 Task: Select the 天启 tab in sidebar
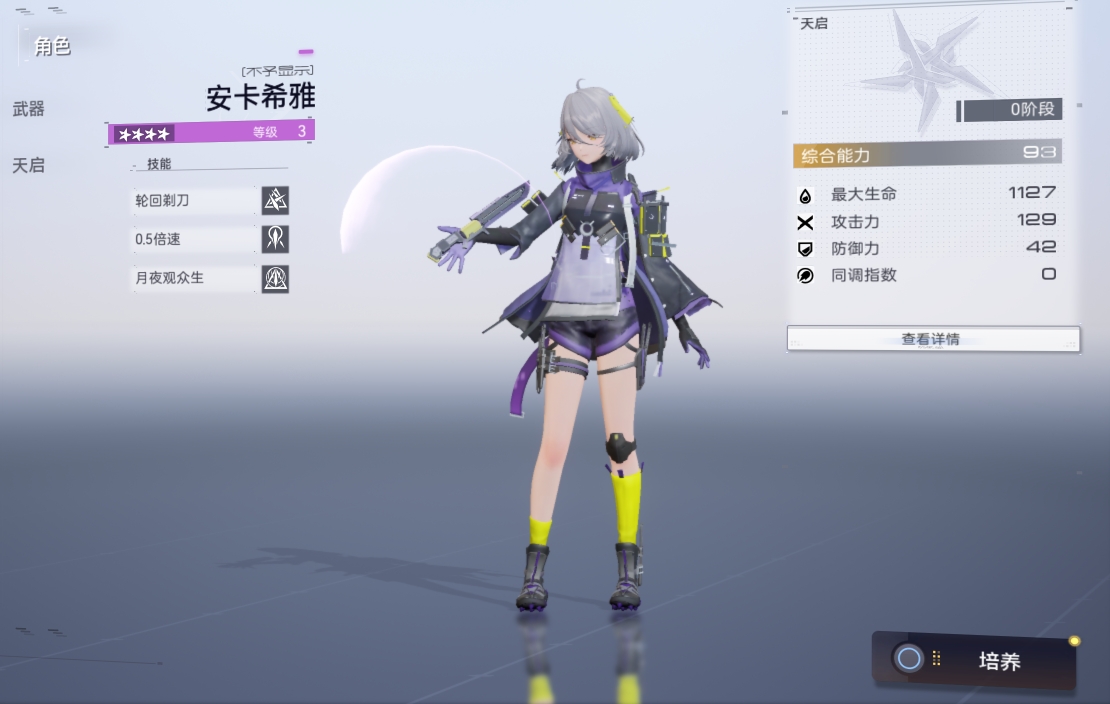tap(29, 165)
